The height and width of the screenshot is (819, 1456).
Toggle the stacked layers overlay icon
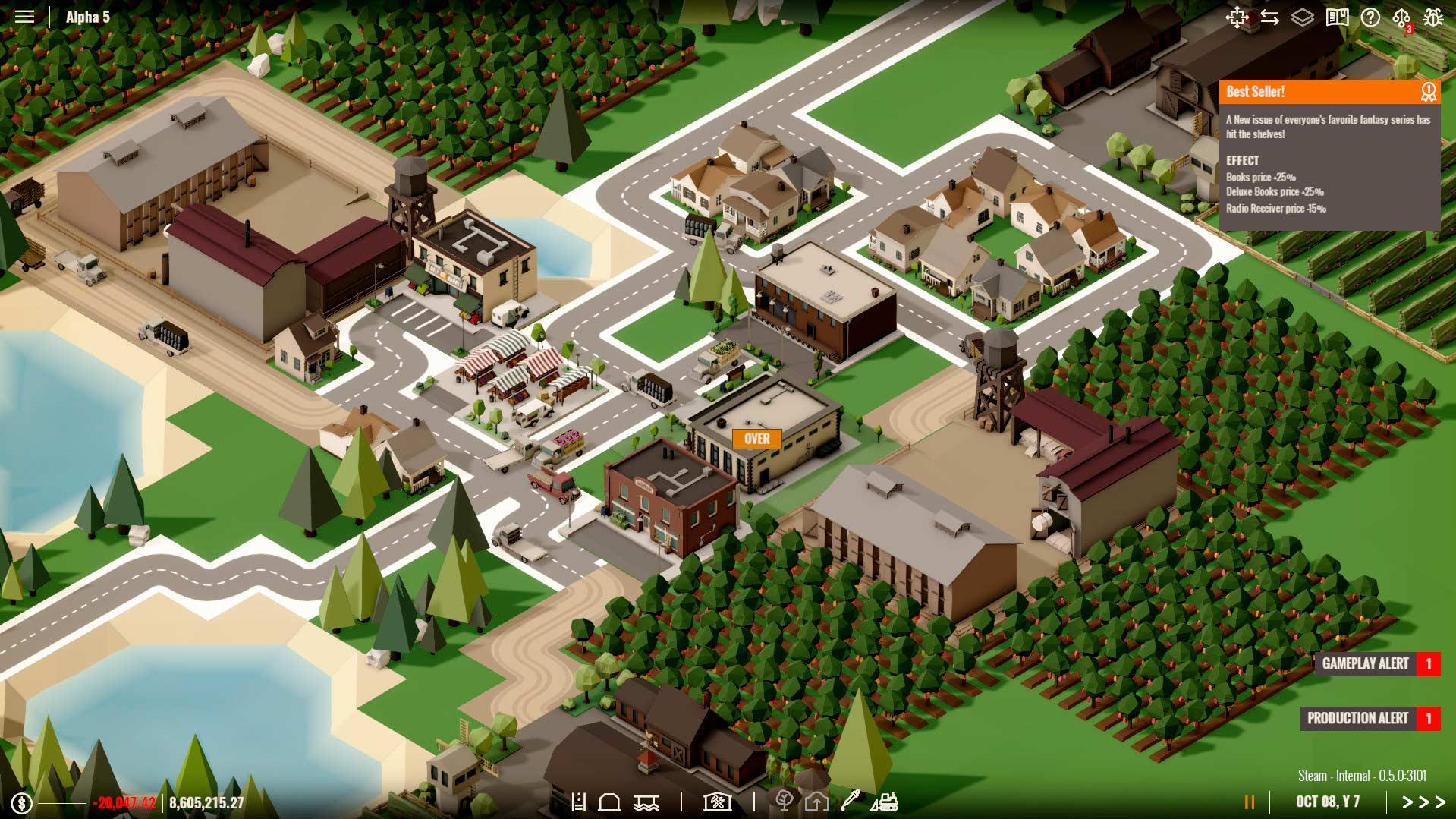[x=1302, y=17]
